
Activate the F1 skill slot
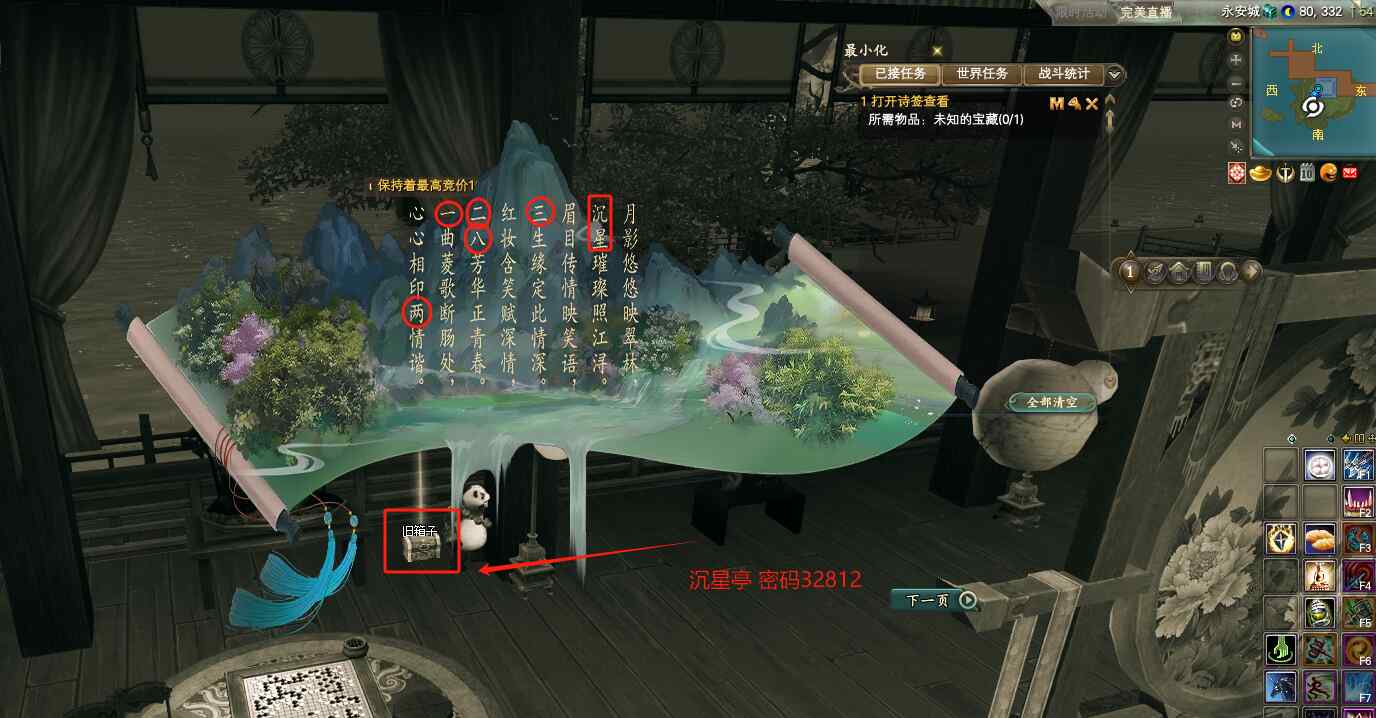(x=1359, y=466)
